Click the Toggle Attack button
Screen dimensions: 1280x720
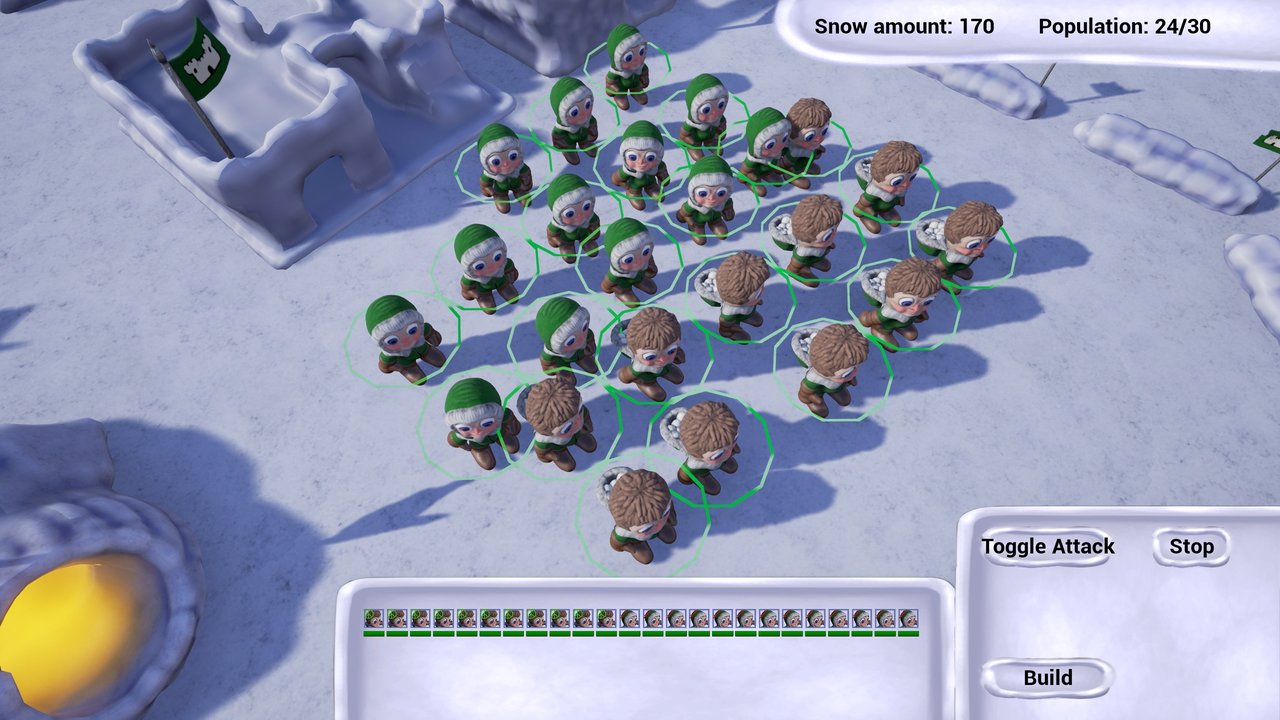[1047, 547]
